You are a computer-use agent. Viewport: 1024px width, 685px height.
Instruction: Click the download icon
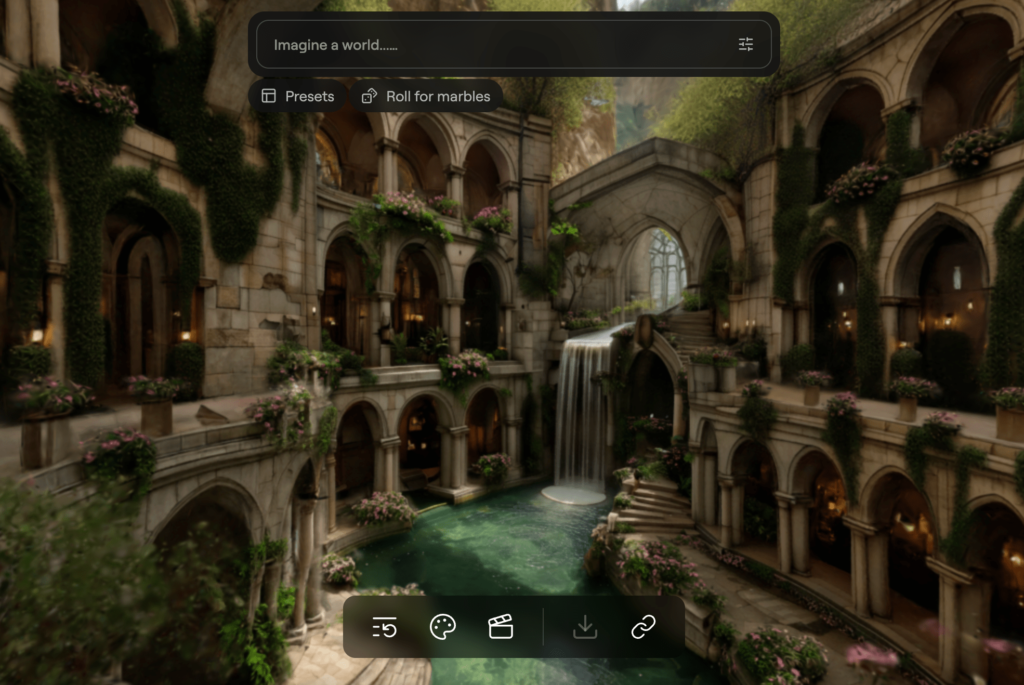pos(585,627)
